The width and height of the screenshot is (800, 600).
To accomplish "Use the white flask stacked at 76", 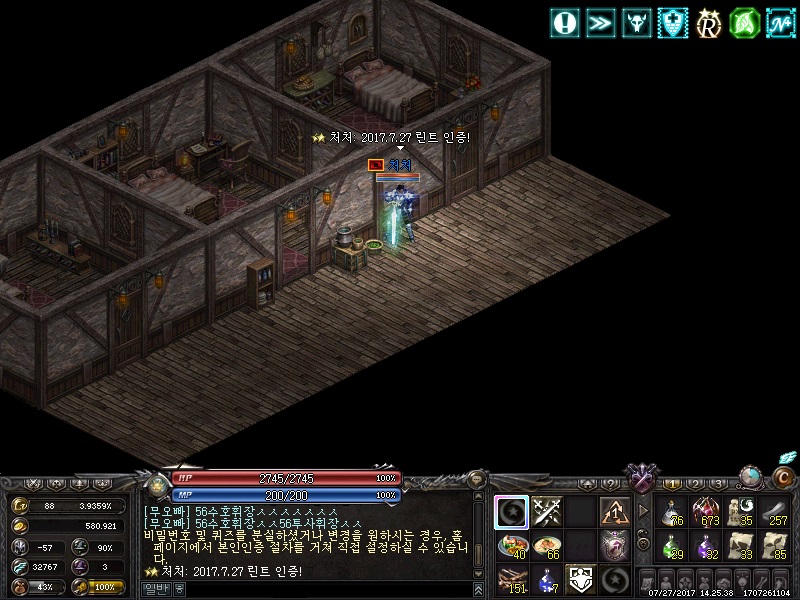I will 672,512.
